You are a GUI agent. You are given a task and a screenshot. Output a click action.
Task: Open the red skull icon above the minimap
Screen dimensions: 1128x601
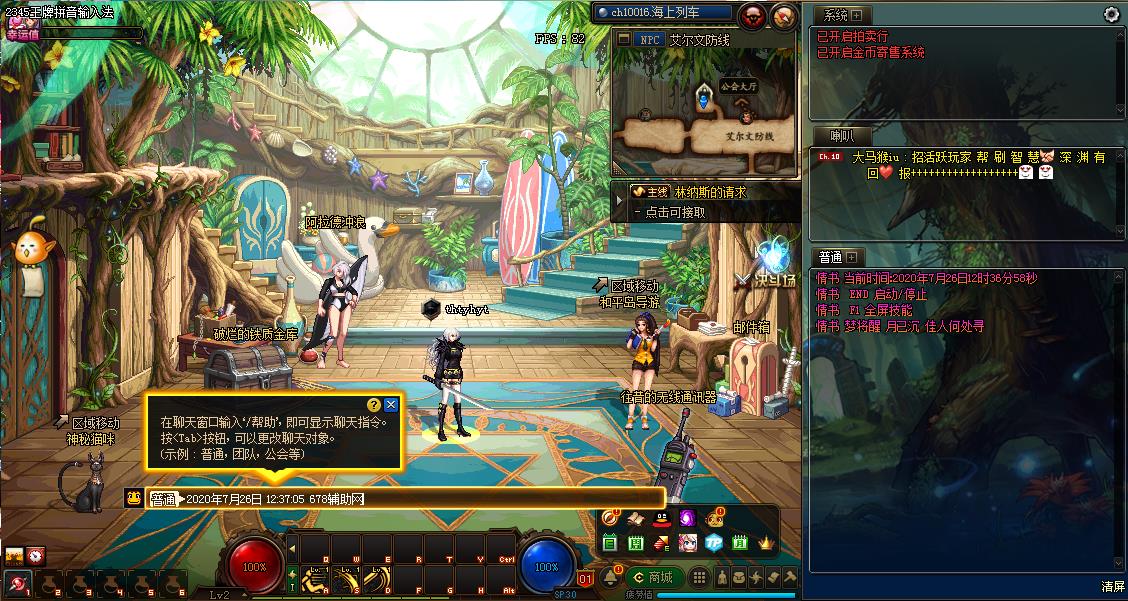coord(754,14)
